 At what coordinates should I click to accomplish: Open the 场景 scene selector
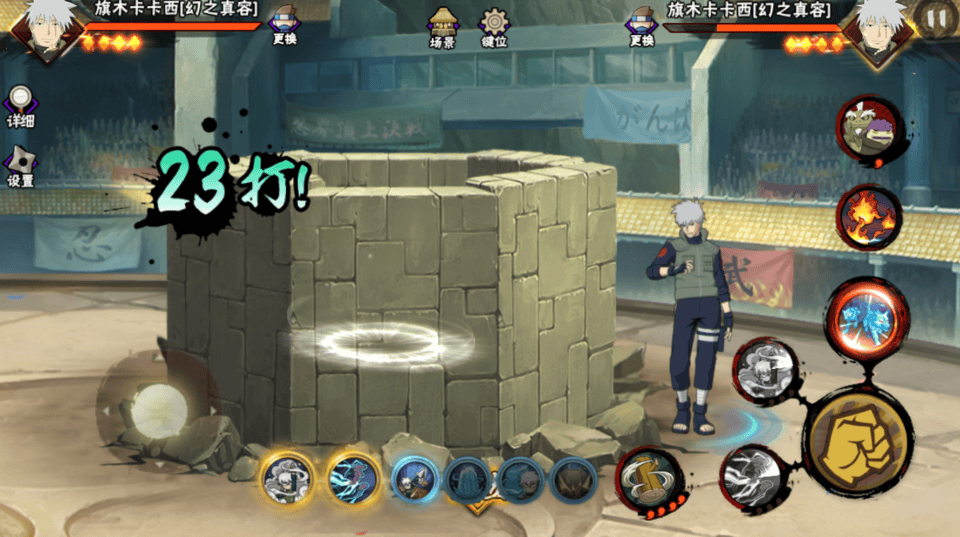pos(443,27)
